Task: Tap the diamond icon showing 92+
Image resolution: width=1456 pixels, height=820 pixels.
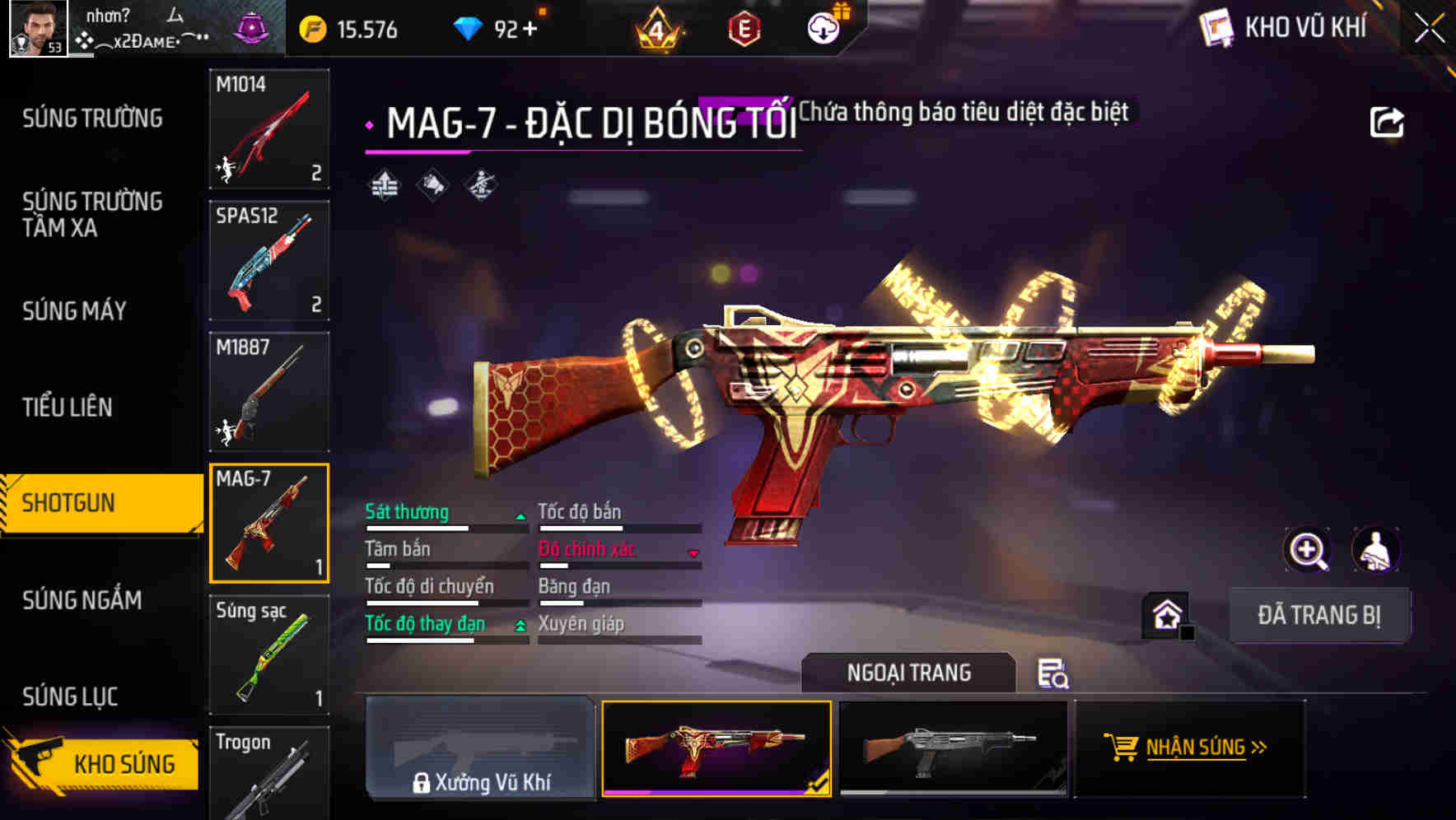Action: point(469,27)
